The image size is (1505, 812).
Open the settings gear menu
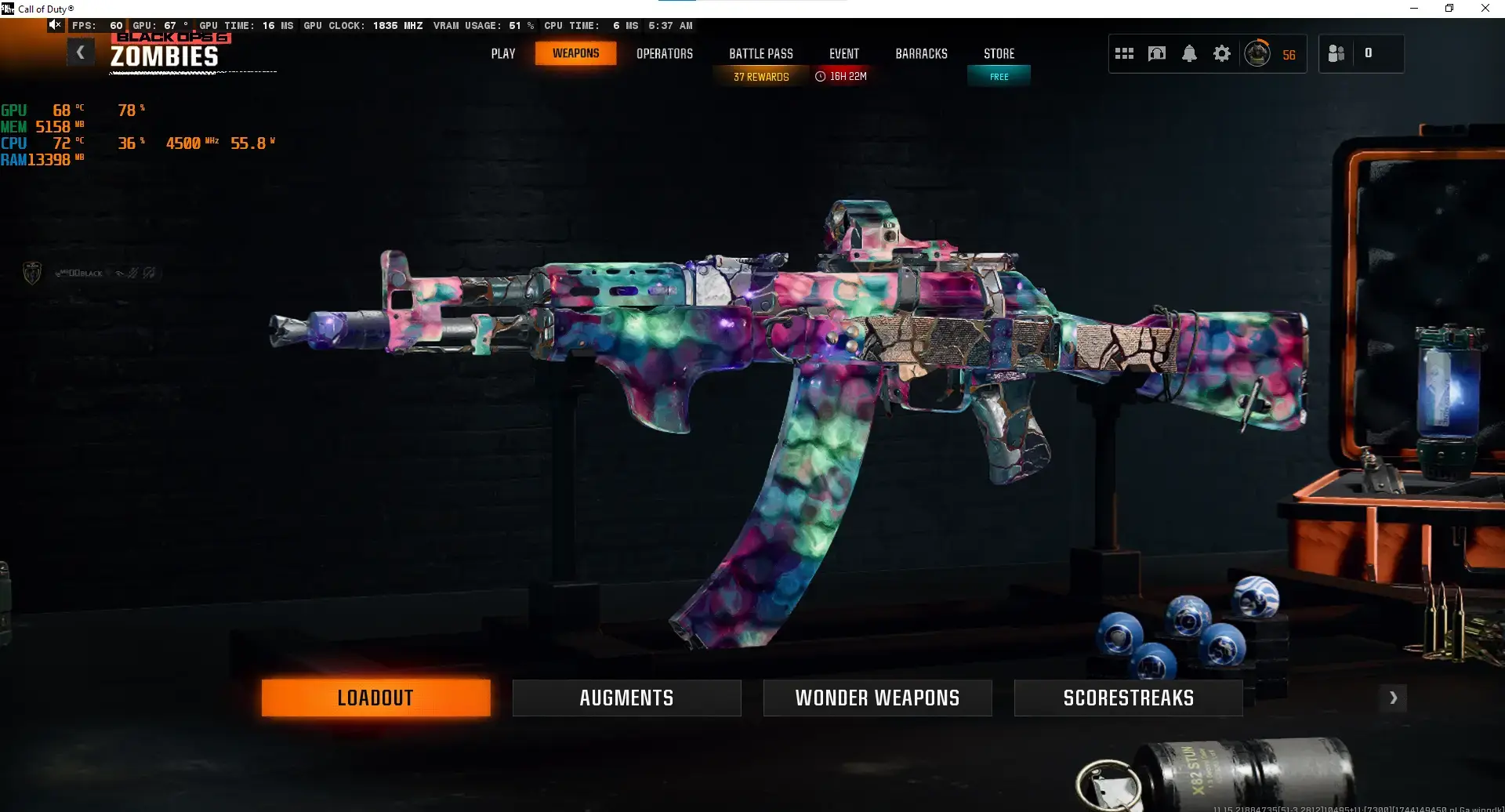(1221, 53)
